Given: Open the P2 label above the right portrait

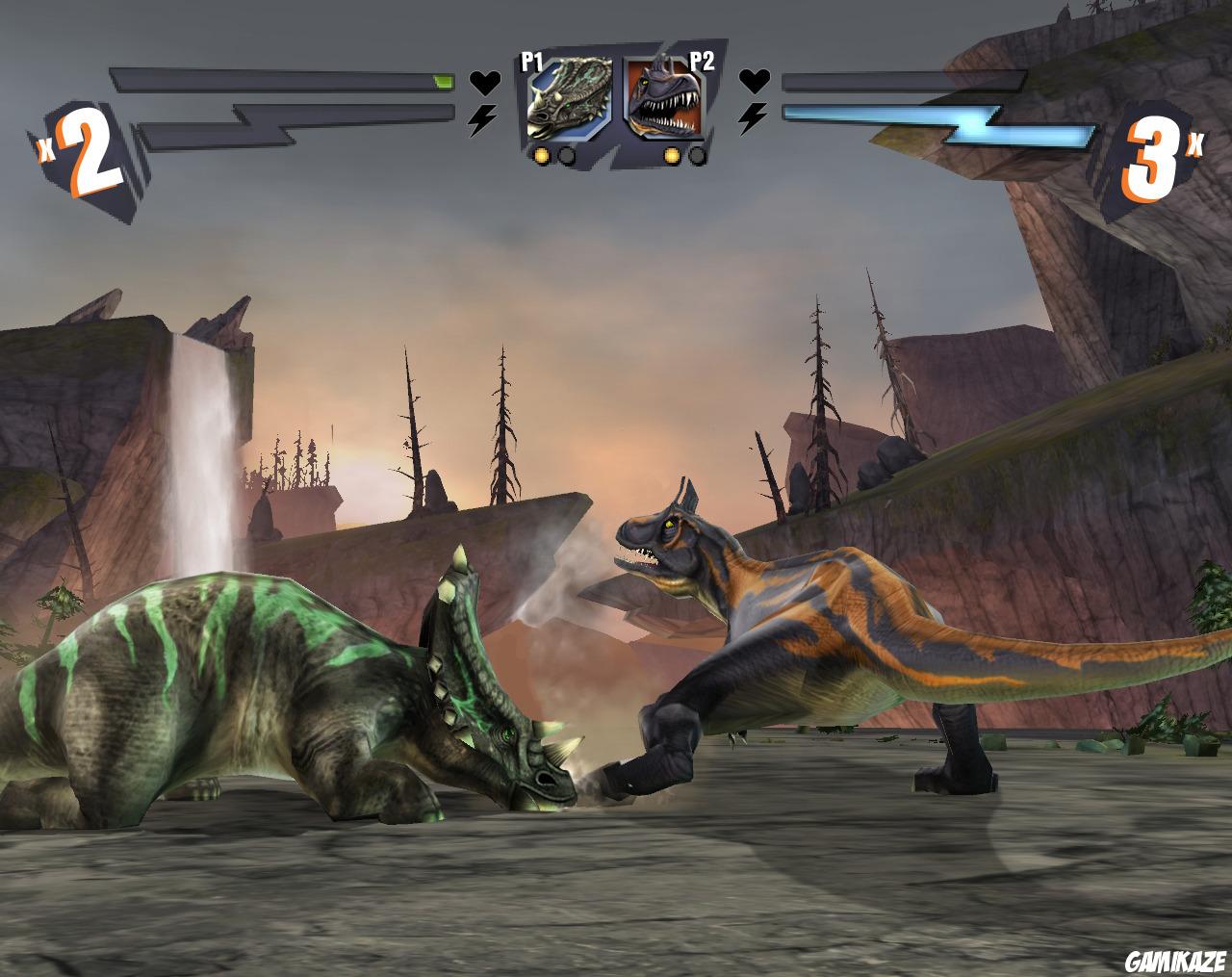Looking at the screenshot, I should point(703,61).
